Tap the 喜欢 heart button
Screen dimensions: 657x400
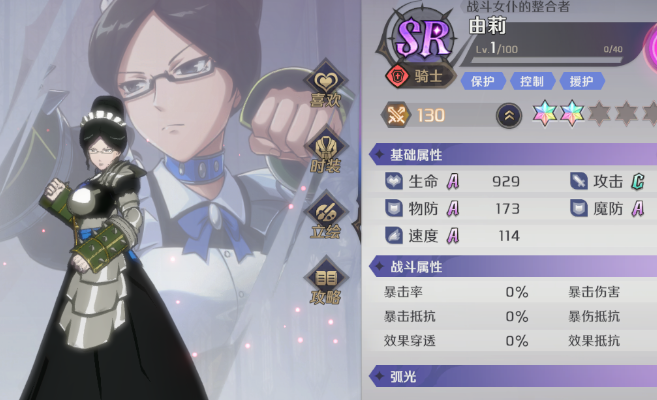click(x=323, y=87)
